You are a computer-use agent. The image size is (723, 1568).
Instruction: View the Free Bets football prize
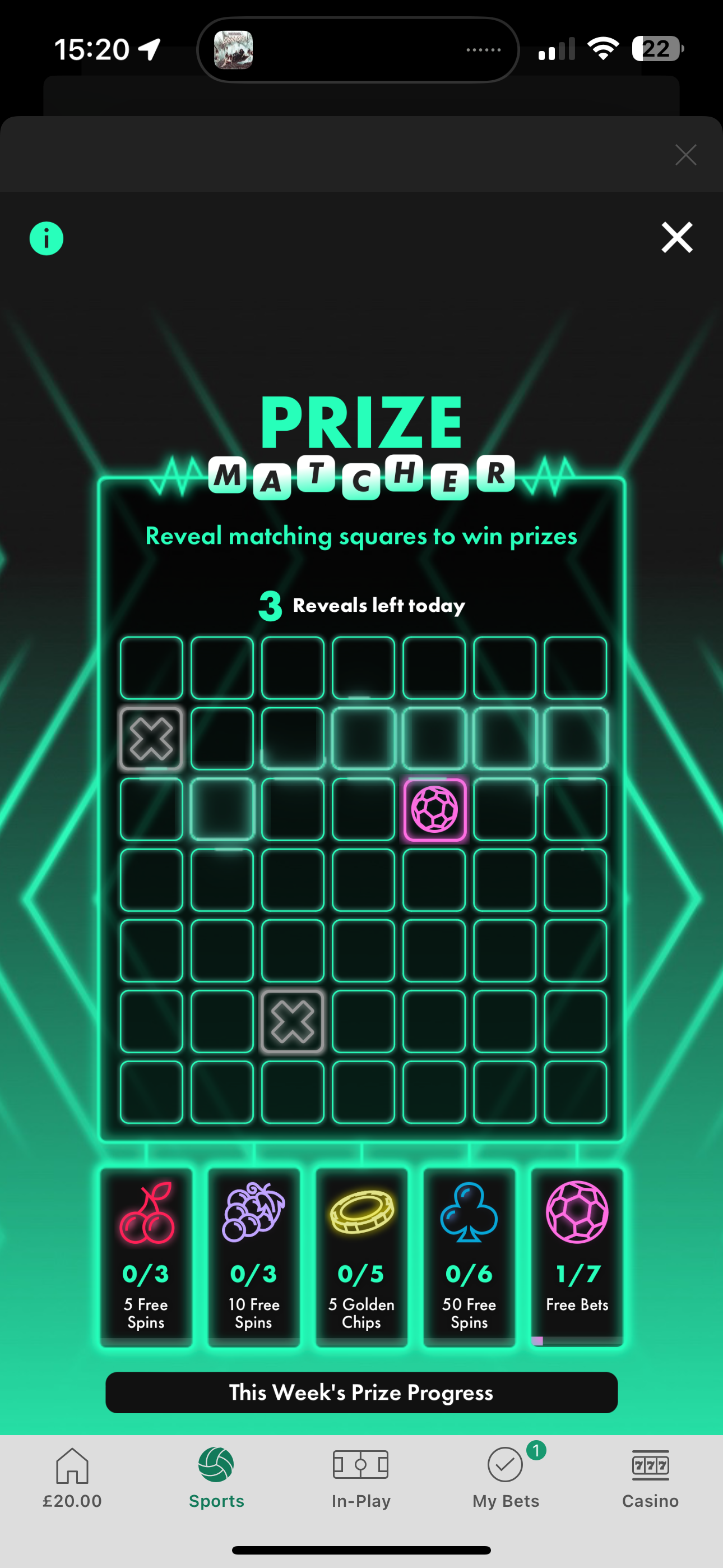pyautogui.click(x=577, y=1256)
